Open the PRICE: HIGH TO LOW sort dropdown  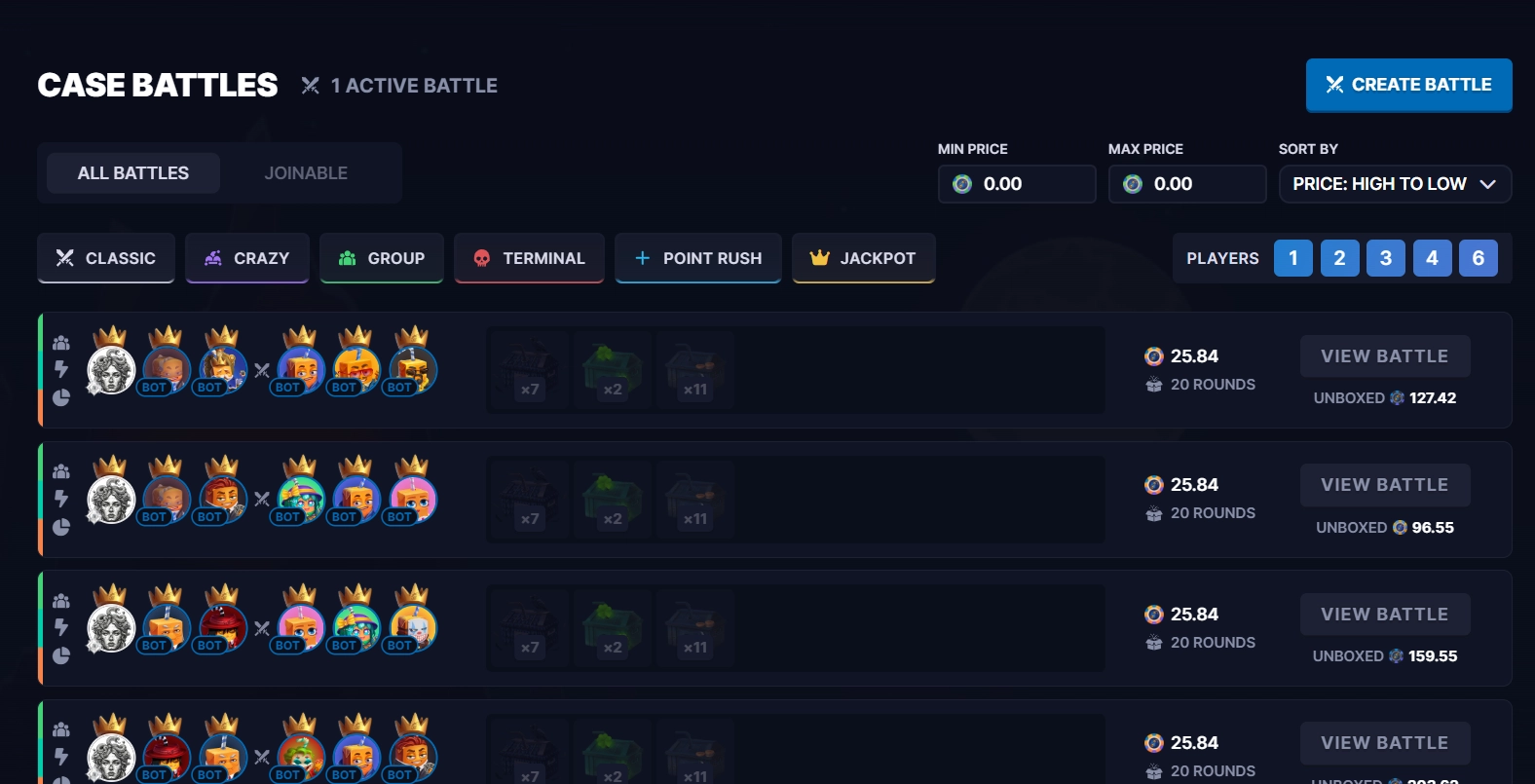1395,183
